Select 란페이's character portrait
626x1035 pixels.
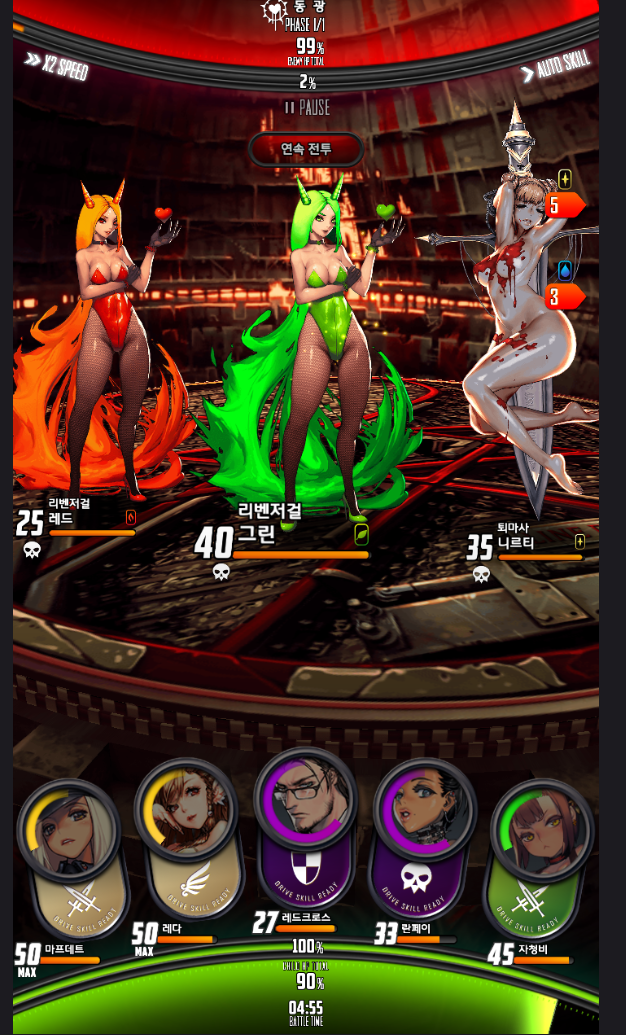(424, 808)
